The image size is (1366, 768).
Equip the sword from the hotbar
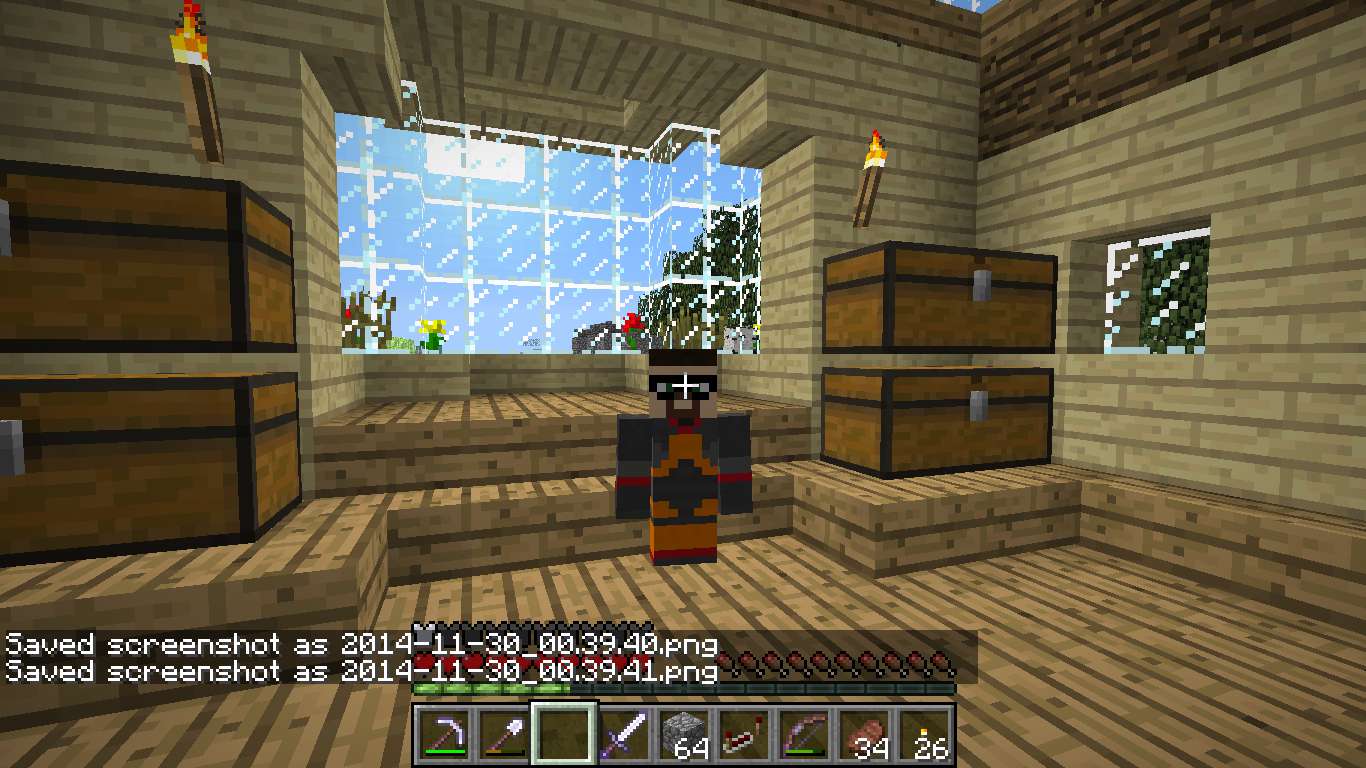pos(624,735)
